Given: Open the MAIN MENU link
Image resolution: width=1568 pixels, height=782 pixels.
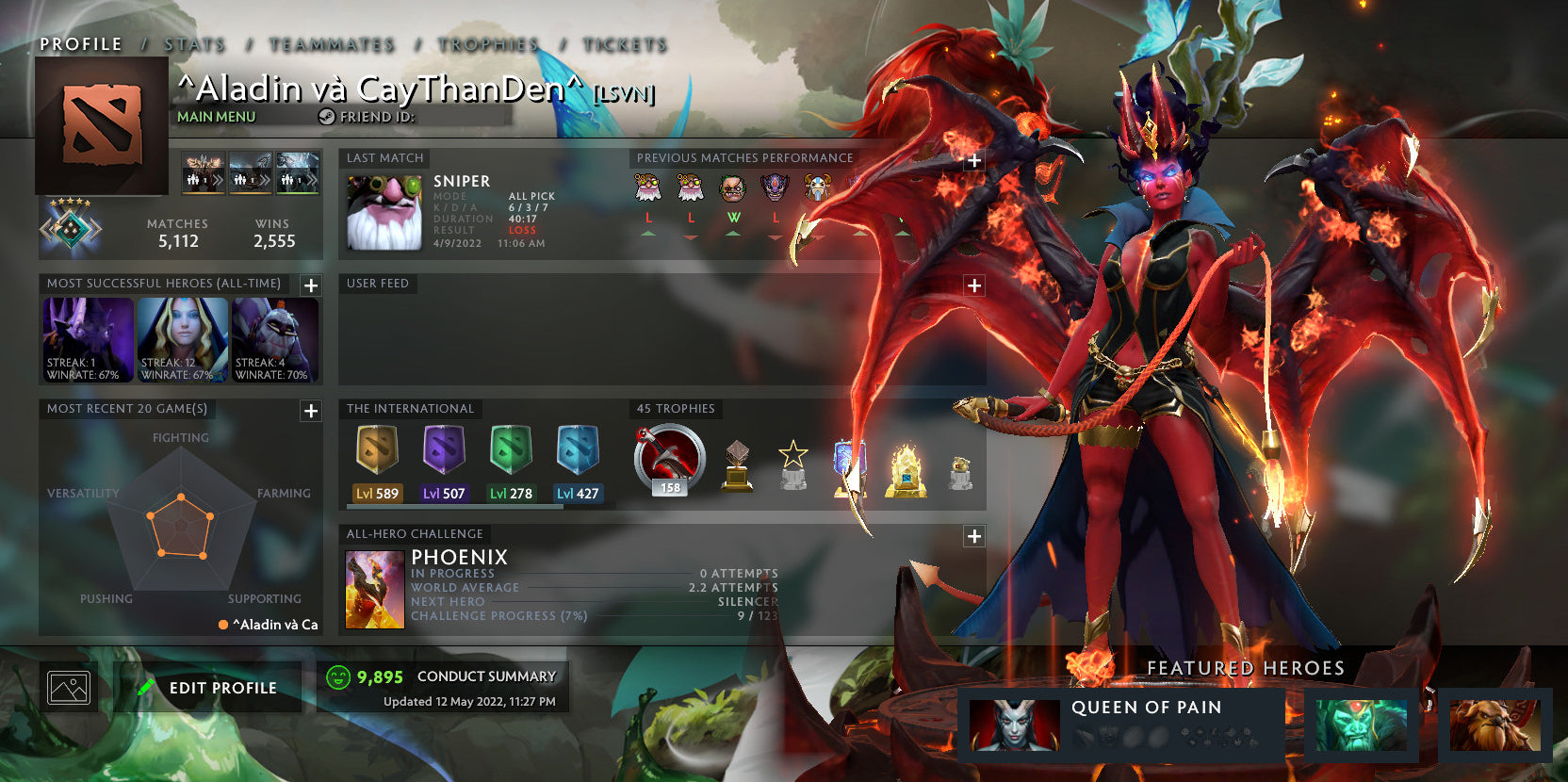Looking at the screenshot, I should 215,117.
